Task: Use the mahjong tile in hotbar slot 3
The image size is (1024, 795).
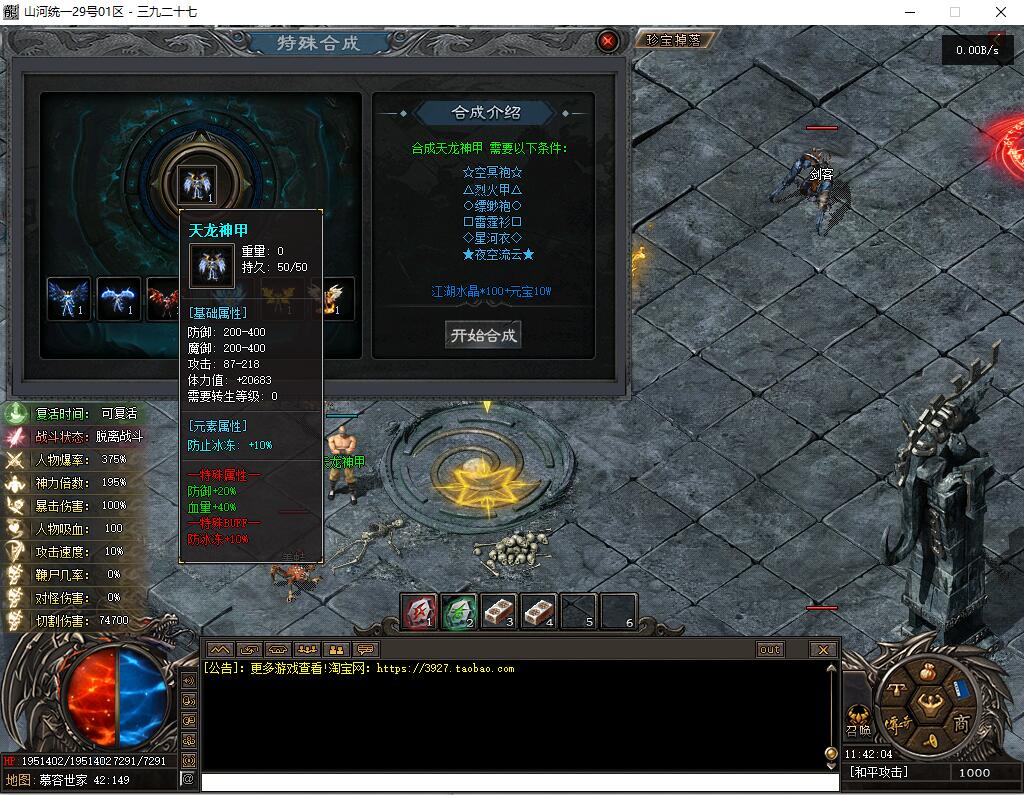Action: 499,610
